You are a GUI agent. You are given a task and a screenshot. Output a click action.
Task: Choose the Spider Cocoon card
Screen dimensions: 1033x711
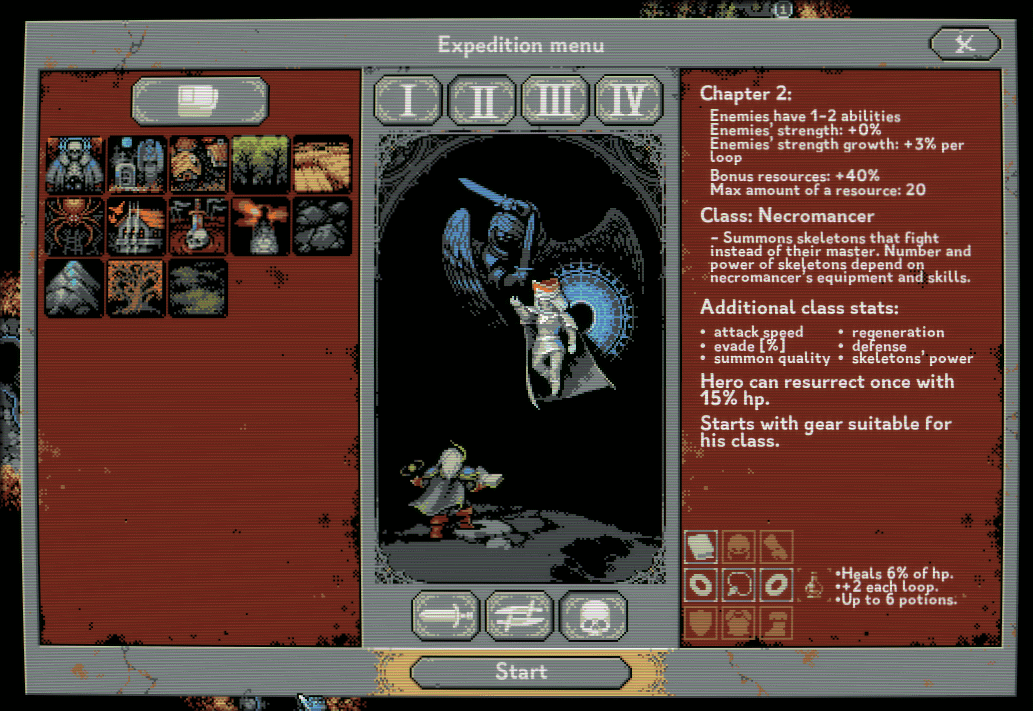point(75,227)
